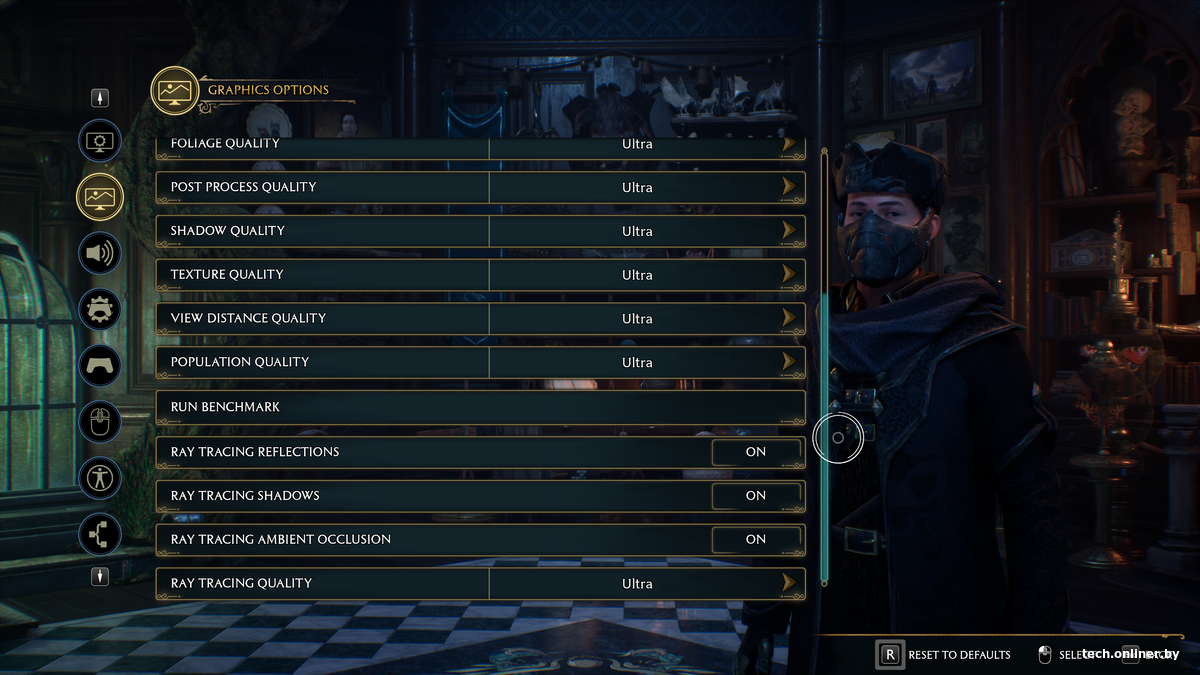1200x675 pixels.
Task: Open the Gameplay options gear tab
Action: pyautogui.click(x=100, y=310)
